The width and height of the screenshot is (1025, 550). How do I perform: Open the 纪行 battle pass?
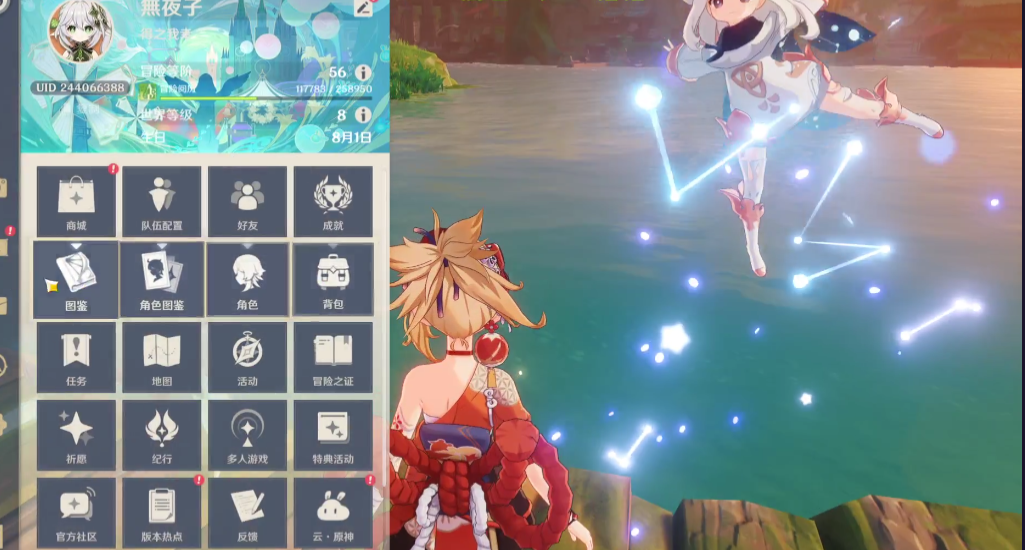(x=162, y=435)
